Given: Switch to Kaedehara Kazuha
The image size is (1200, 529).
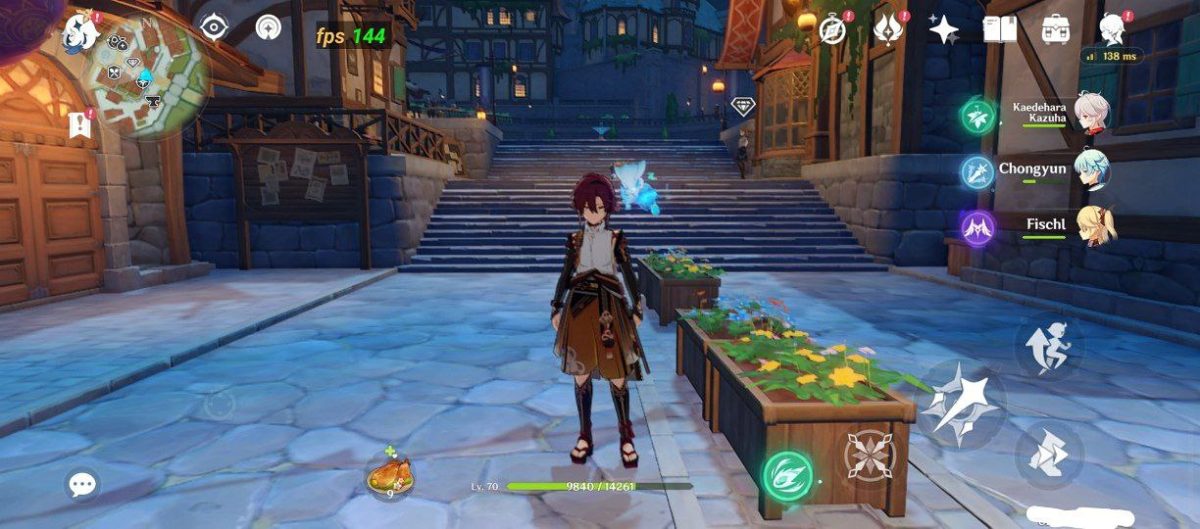Looking at the screenshot, I should (x=1091, y=115).
